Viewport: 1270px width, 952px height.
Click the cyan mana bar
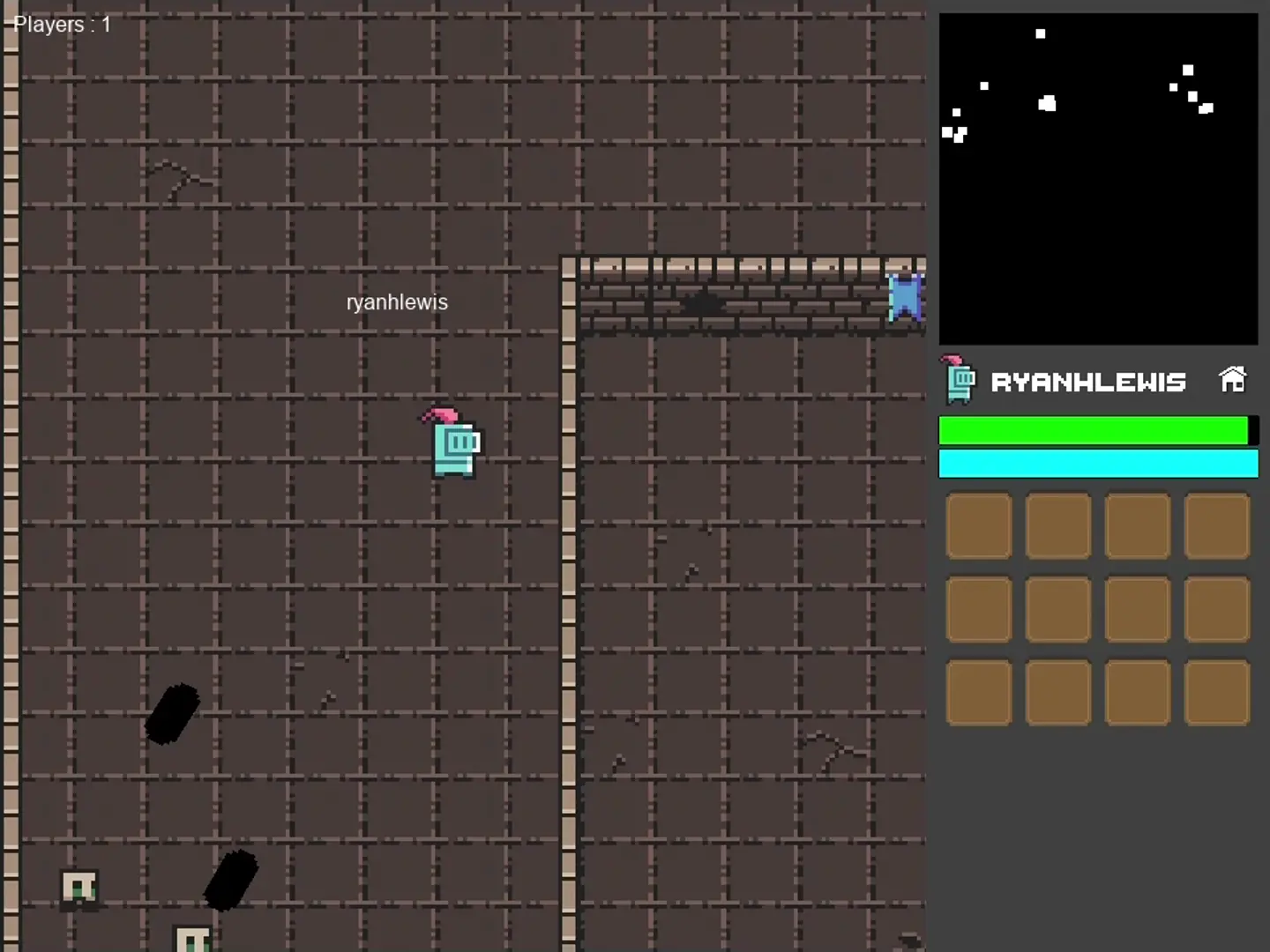pos(1098,464)
